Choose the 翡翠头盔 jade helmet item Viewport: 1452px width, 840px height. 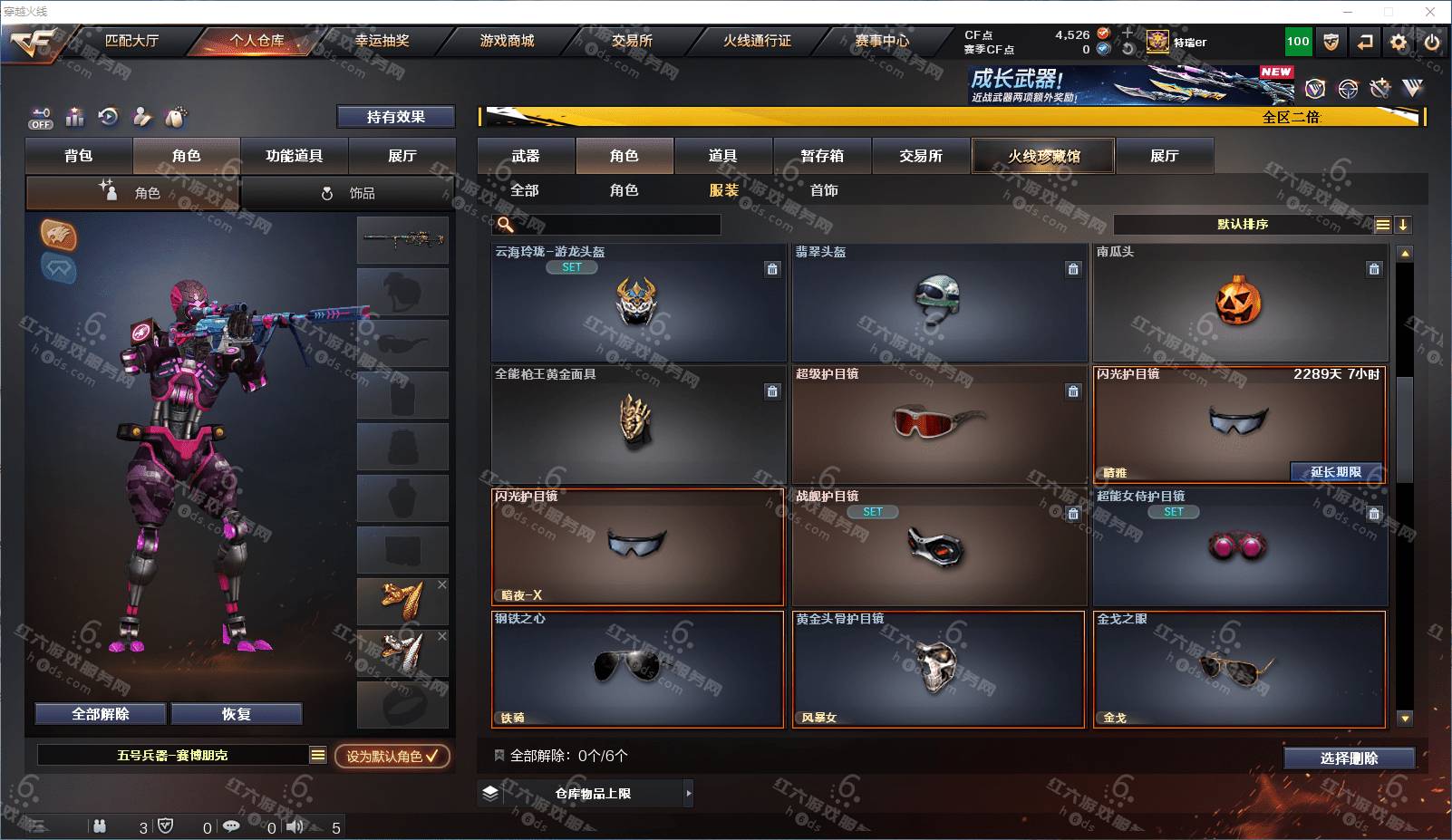(938, 303)
